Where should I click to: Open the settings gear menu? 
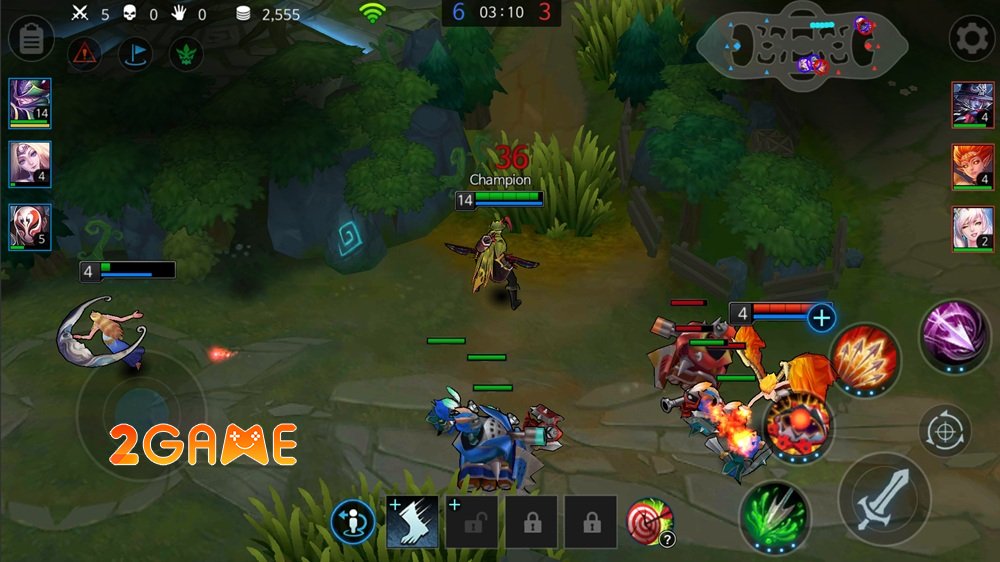971,40
